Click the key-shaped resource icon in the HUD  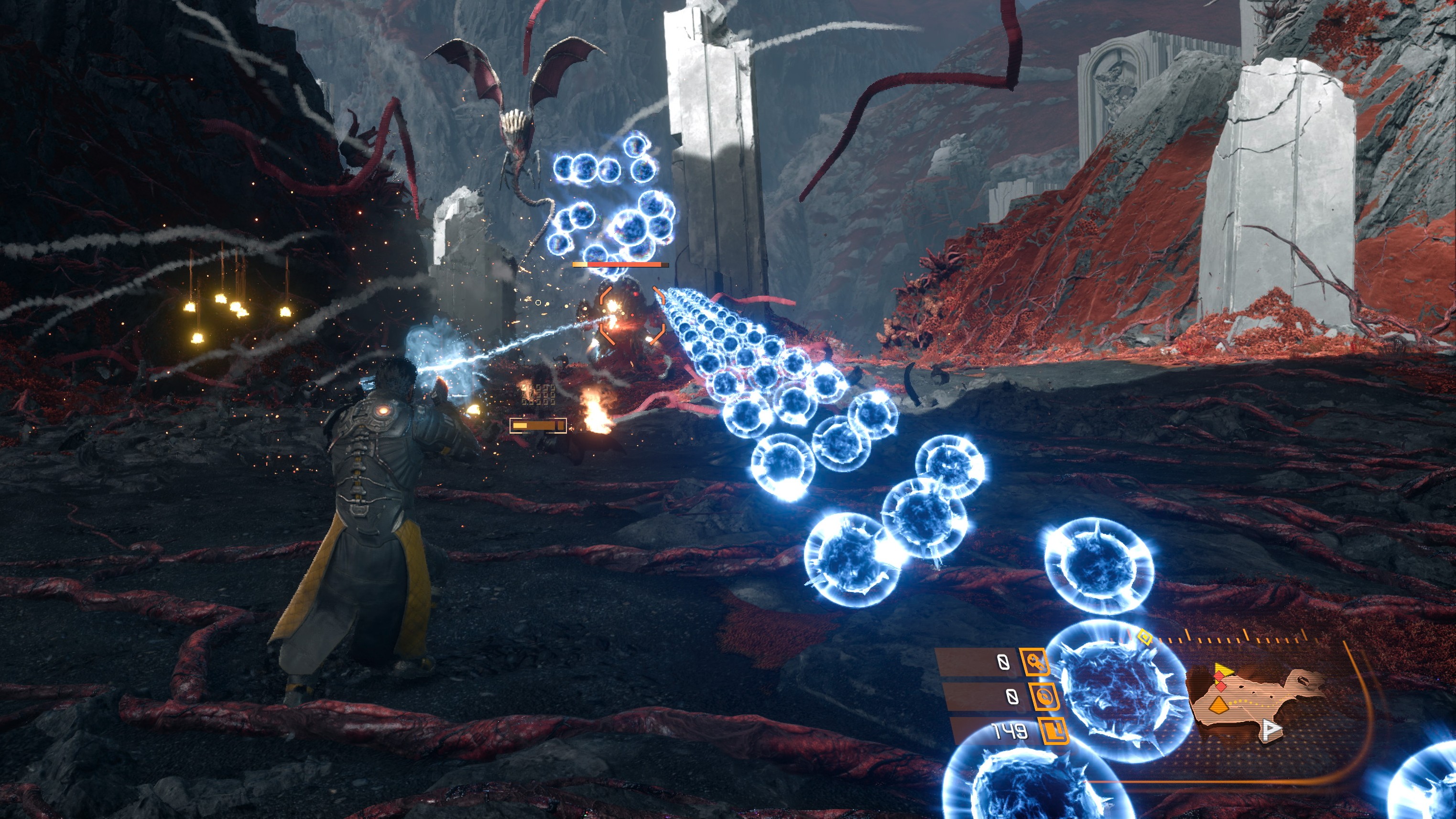1034,663
